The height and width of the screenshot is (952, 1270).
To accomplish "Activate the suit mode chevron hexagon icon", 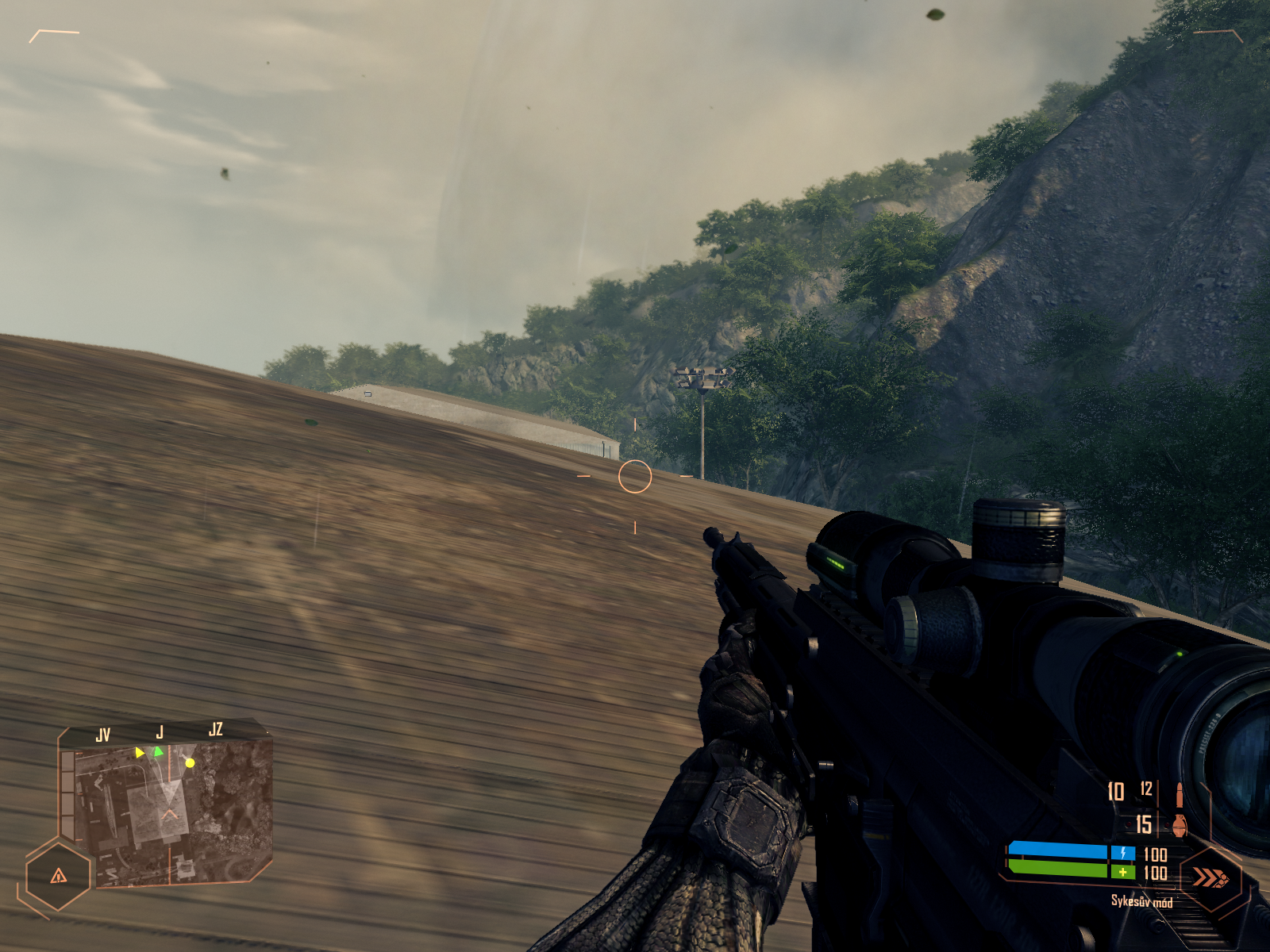I will [1210, 877].
